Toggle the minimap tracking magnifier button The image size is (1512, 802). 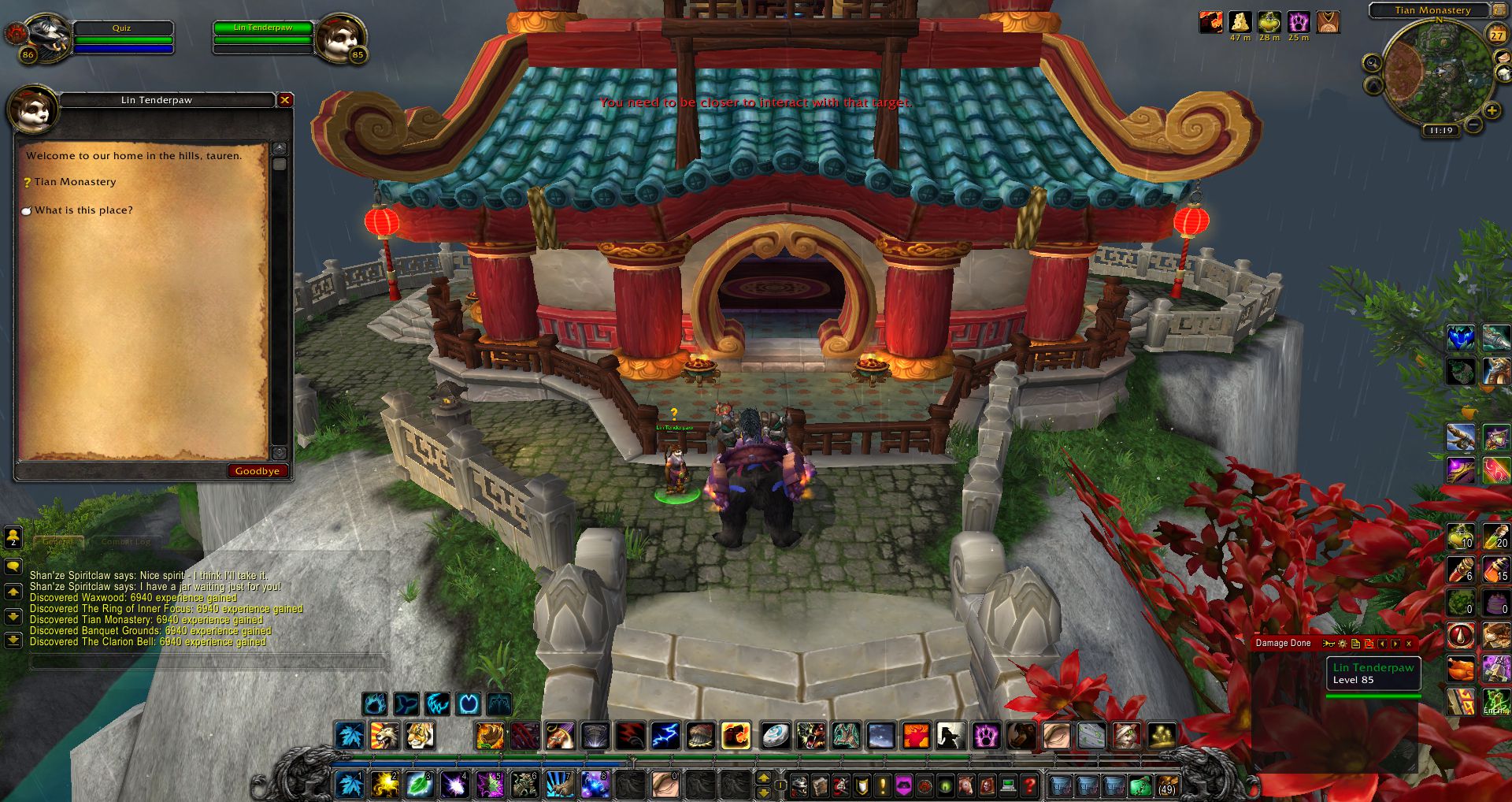(1373, 63)
